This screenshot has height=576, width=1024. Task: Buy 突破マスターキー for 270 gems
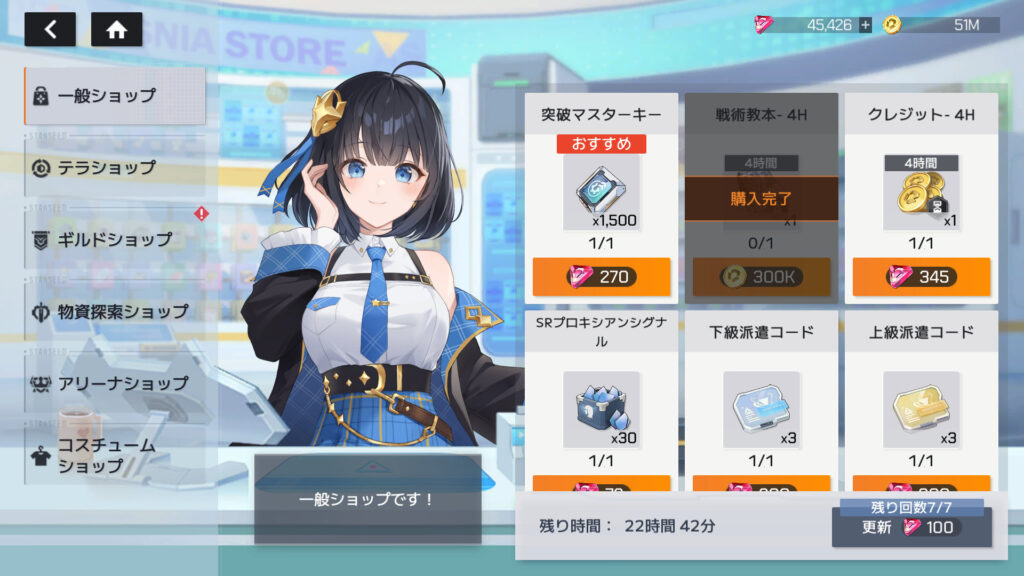point(601,276)
